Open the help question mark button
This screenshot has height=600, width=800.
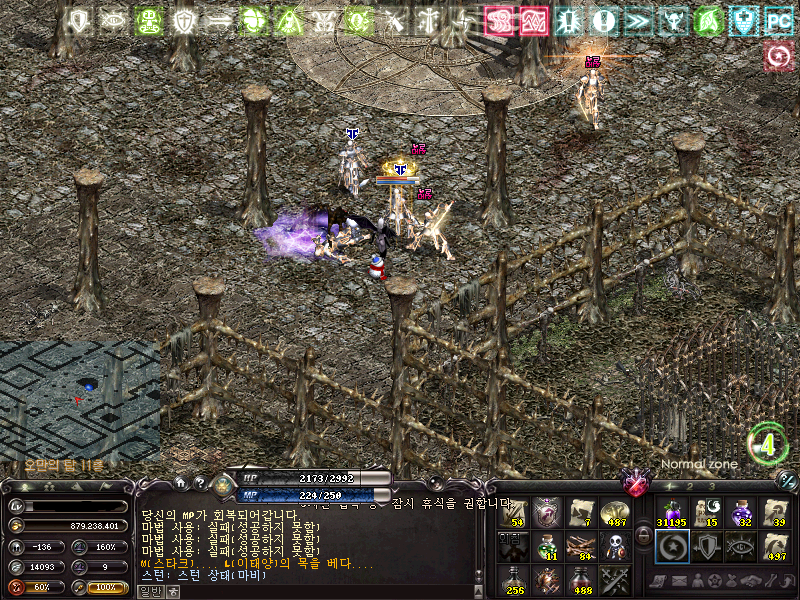pyautogui.click(x=200, y=484)
